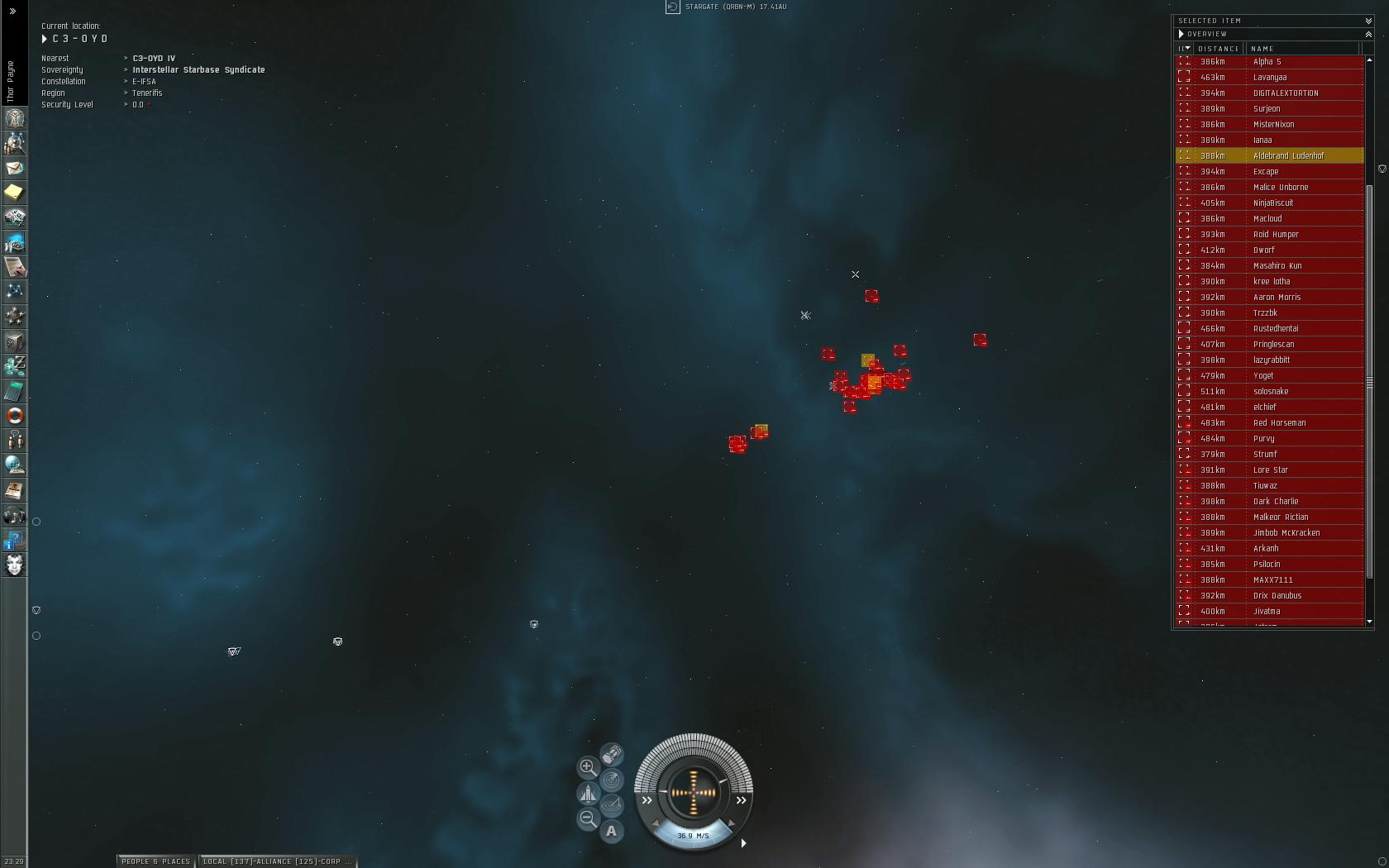Click the red lifebuoy help icon
Screen dimensions: 1389x868
pyautogui.click(x=14, y=416)
